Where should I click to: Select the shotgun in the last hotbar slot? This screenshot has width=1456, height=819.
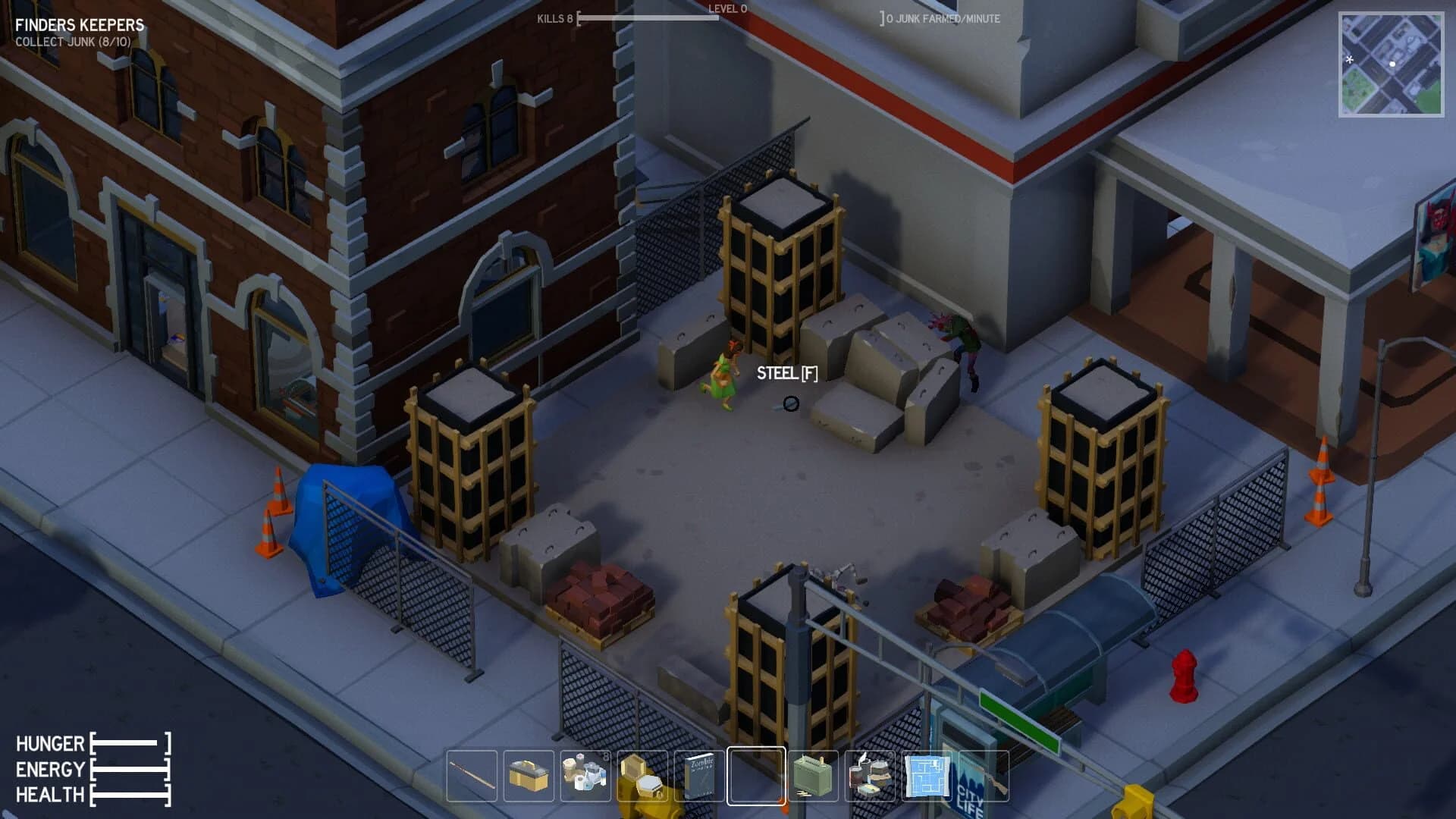click(982, 776)
